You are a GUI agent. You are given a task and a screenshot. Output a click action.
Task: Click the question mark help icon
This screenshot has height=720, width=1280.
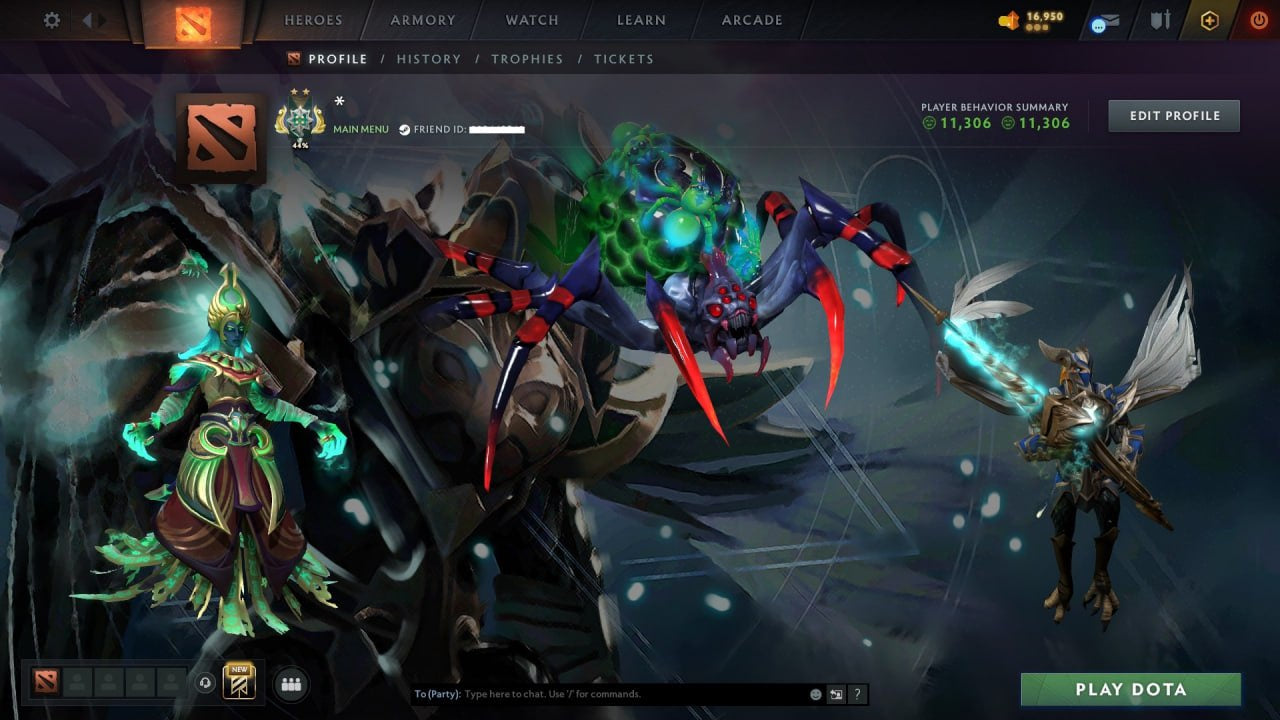click(x=857, y=692)
